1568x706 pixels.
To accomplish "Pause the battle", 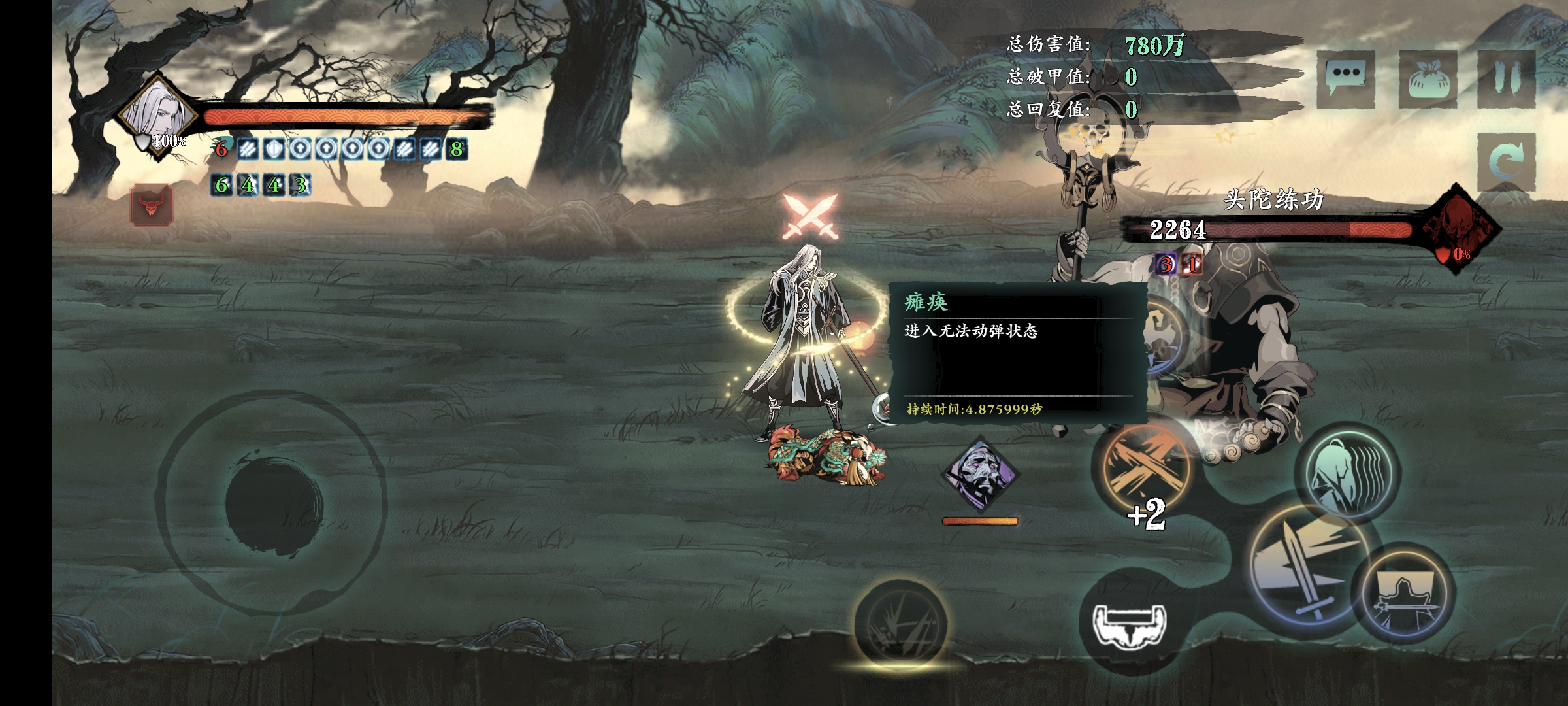I will [x=1507, y=78].
